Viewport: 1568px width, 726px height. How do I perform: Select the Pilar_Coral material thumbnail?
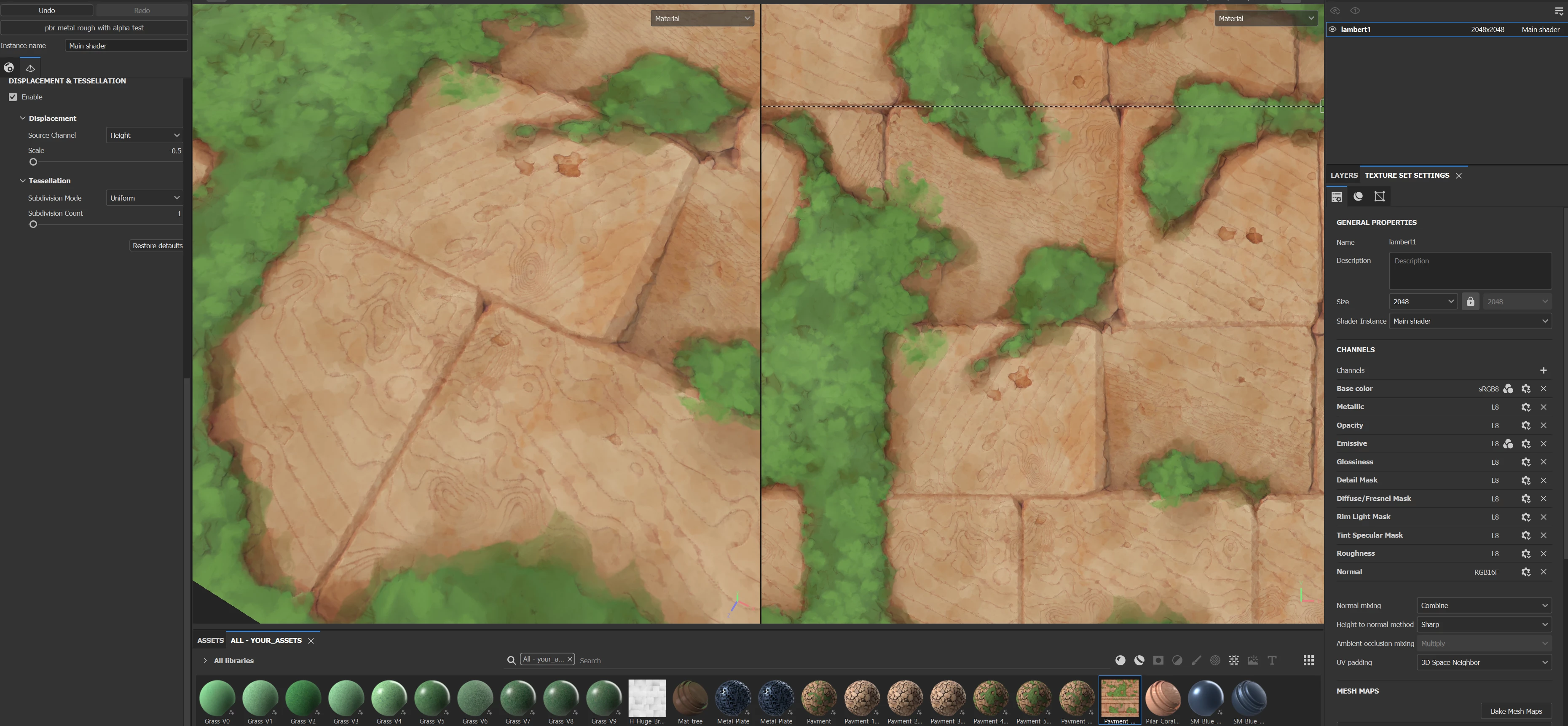tap(1163, 698)
